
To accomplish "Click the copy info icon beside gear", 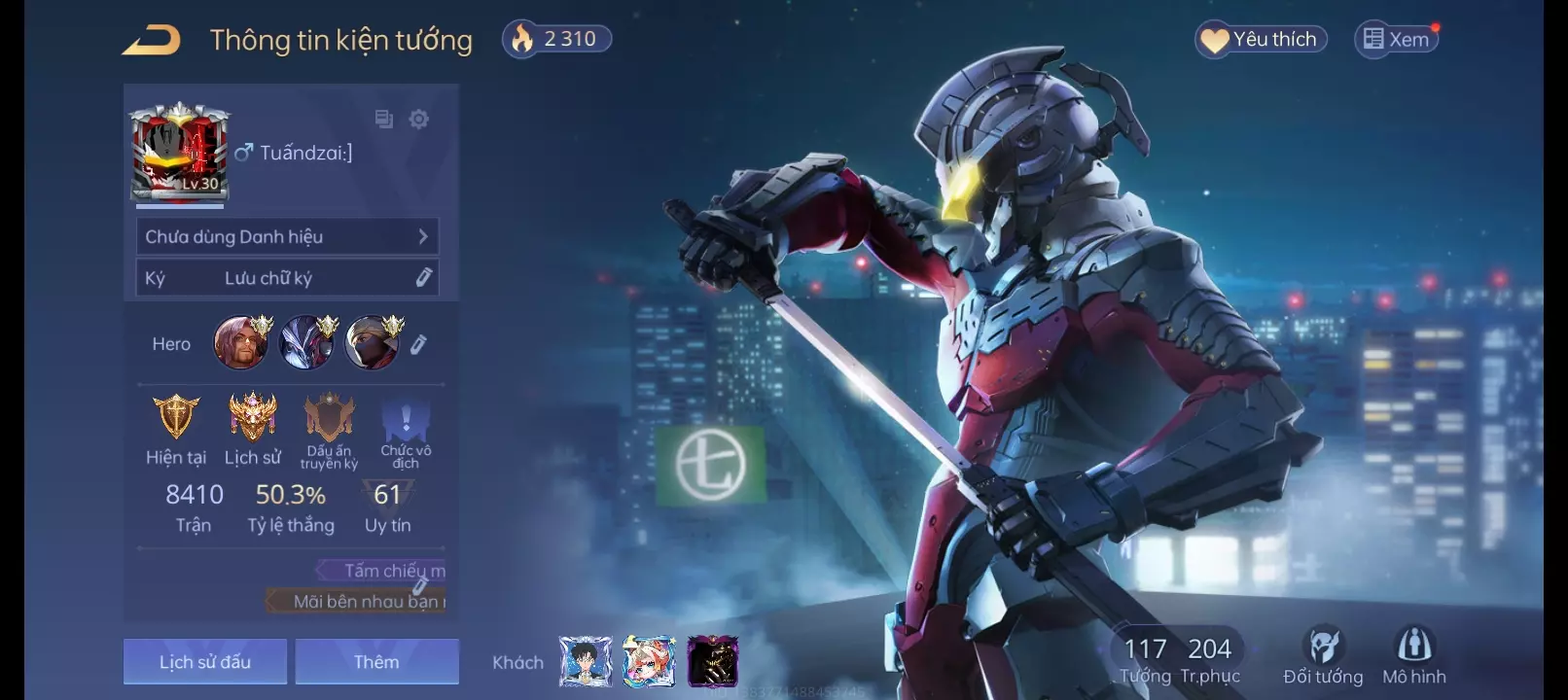I will pos(384,120).
